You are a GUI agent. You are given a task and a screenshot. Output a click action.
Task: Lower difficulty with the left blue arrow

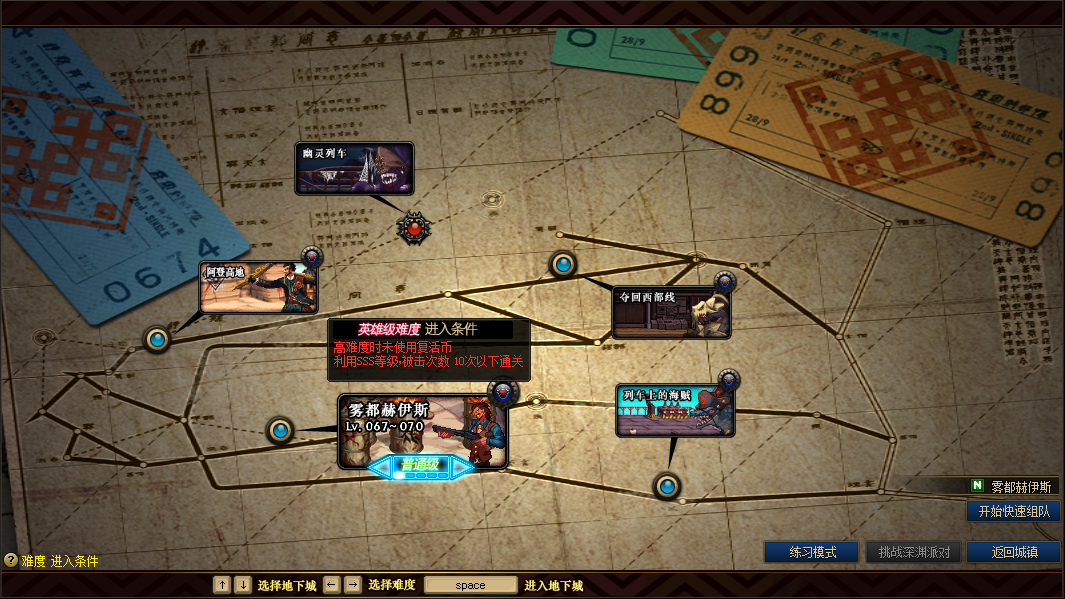tap(381, 465)
